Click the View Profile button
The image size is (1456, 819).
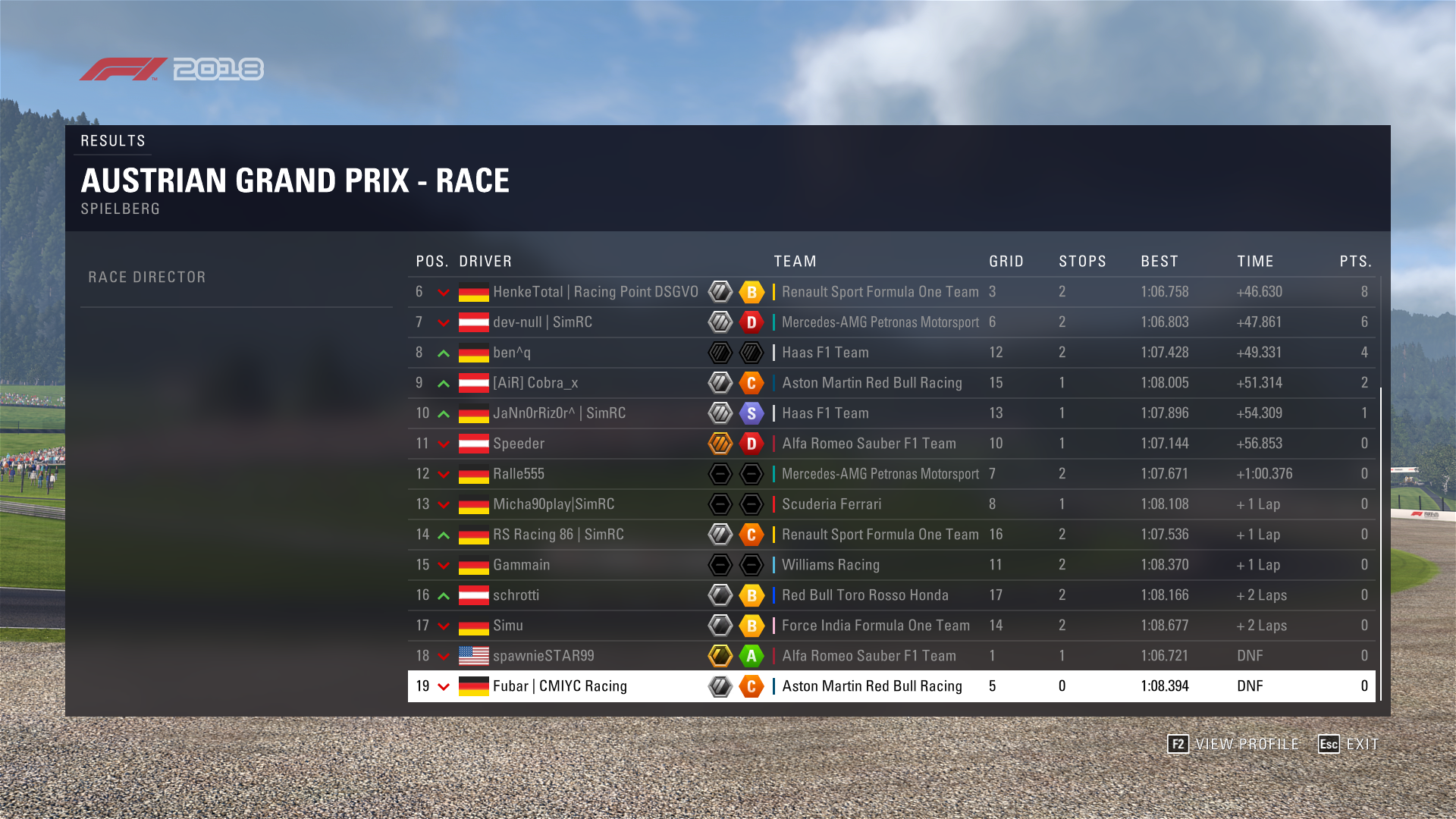click(x=1234, y=744)
